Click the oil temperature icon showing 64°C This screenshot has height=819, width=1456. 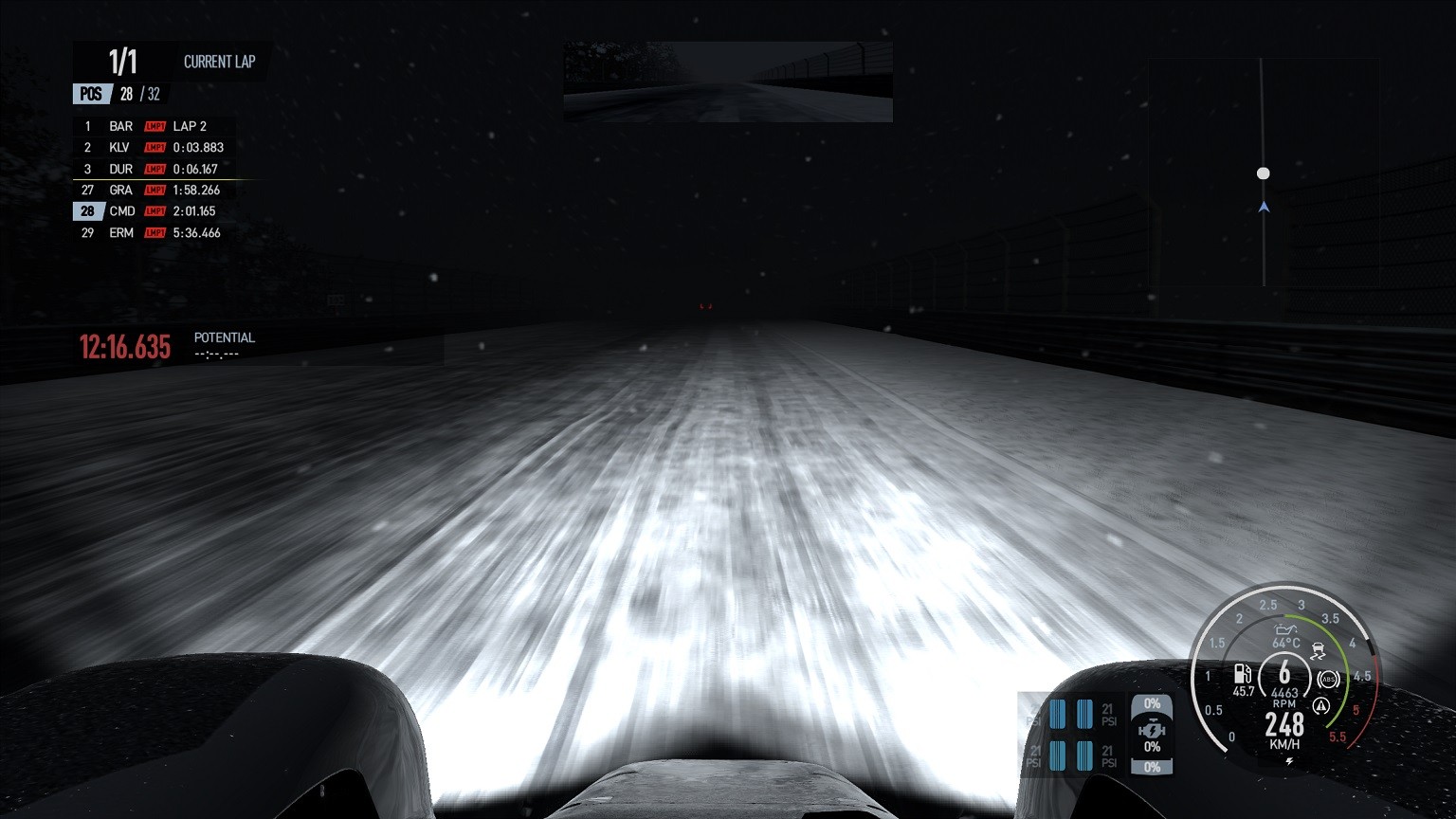[x=1284, y=630]
